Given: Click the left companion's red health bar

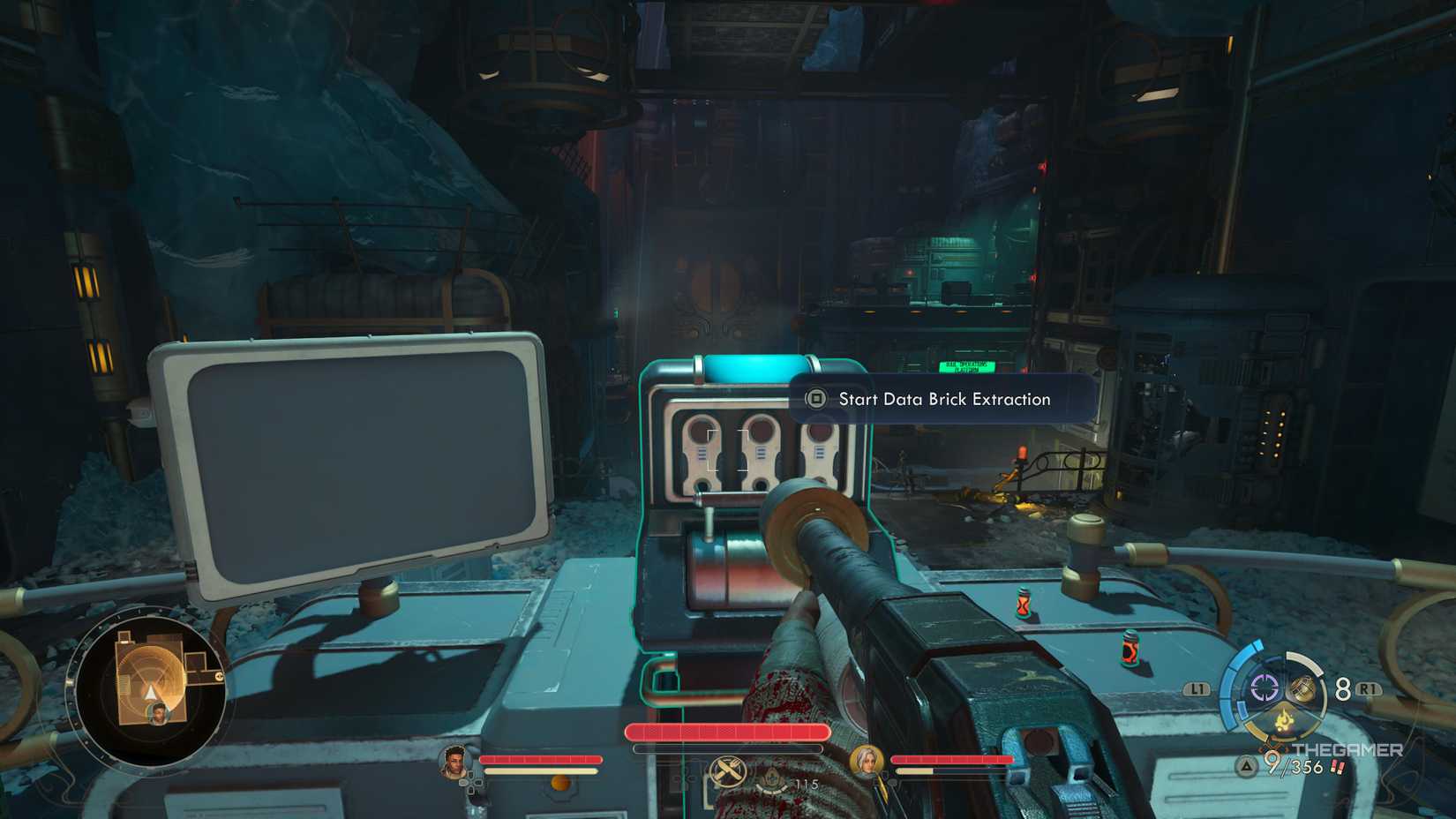Looking at the screenshot, I should coord(540,758).
